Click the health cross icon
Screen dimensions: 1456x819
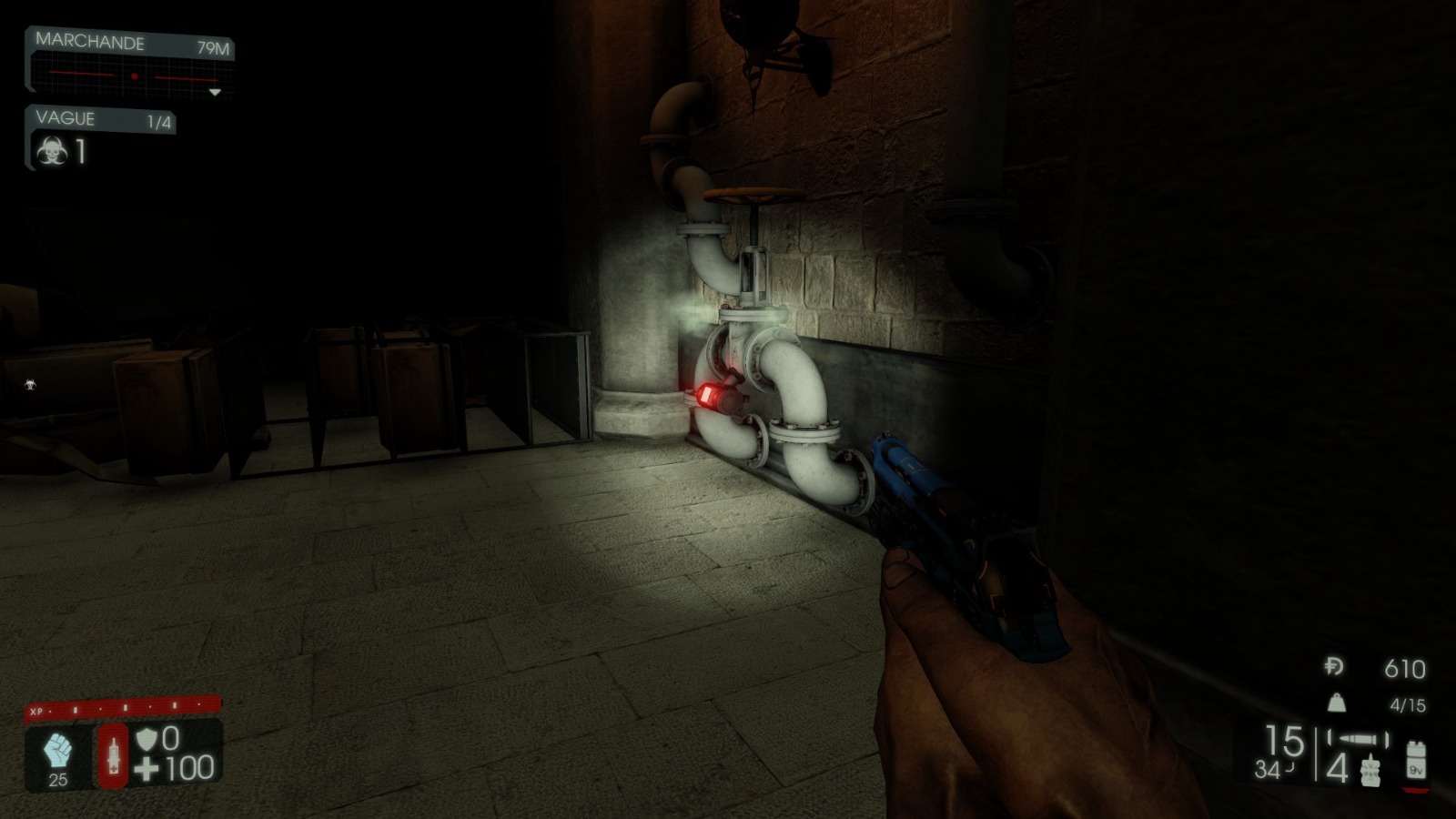coord(146,768)
